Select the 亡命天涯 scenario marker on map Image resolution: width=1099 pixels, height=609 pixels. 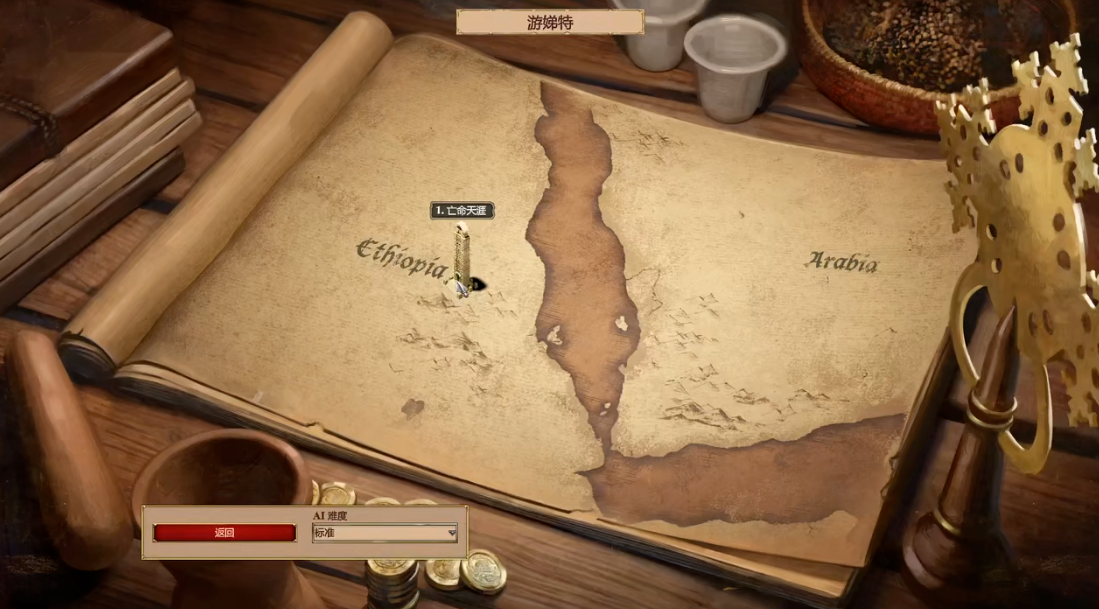462,255
